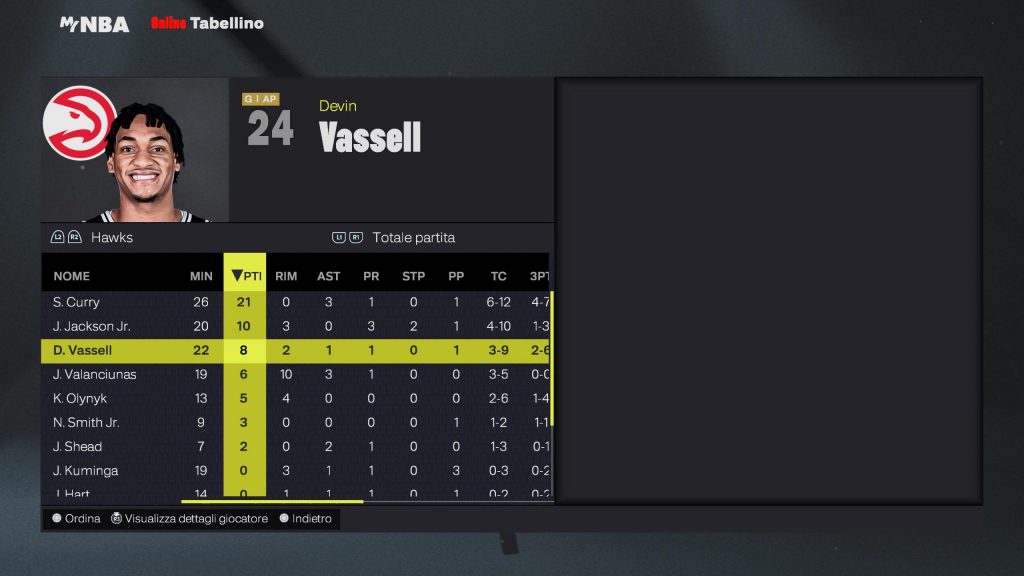Viewport: 1024px width, 576px height.
Task: Sort by AST assists column header
Action: point(328,276)
